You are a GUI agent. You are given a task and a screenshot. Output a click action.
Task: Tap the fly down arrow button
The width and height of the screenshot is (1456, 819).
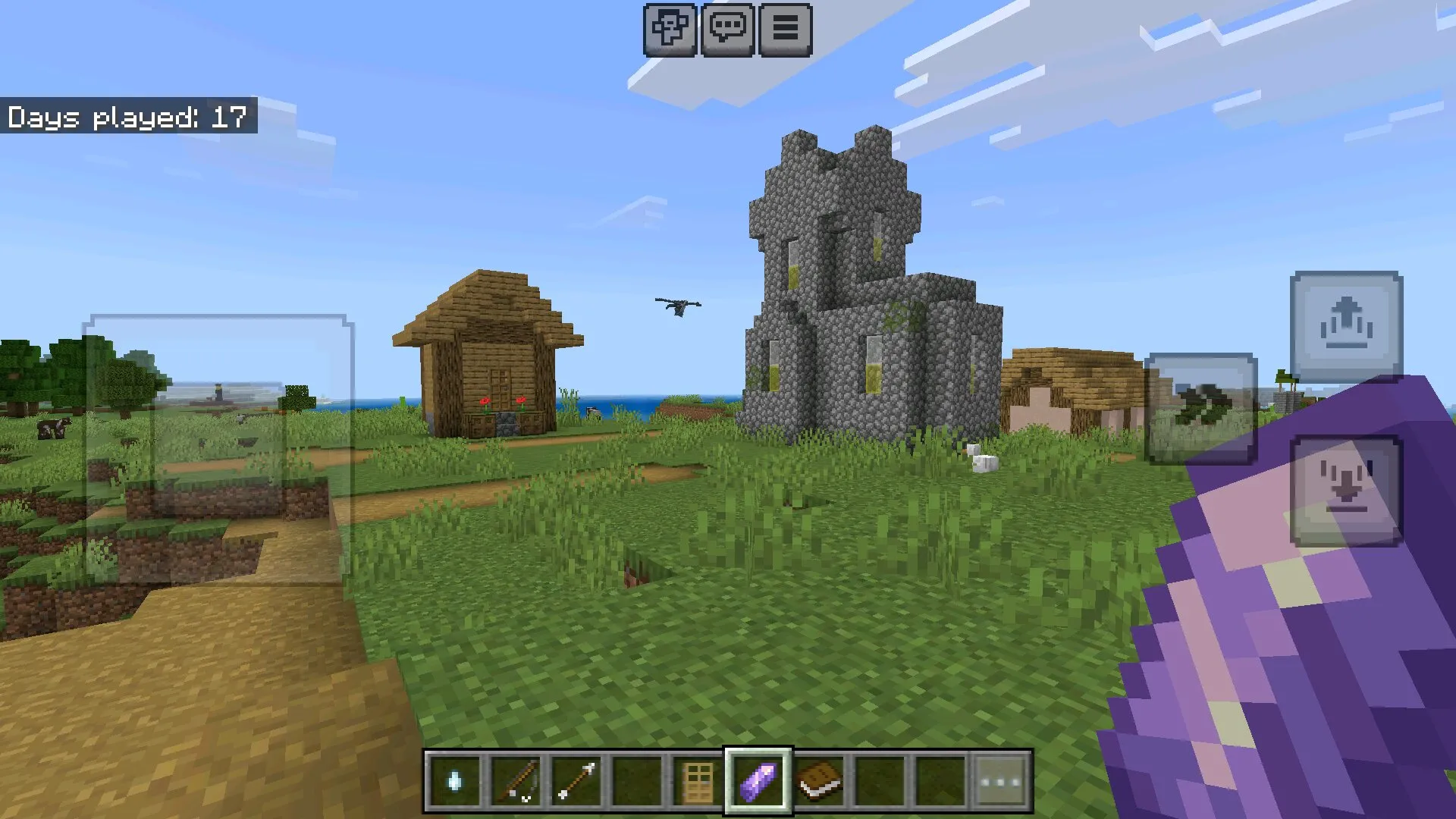coord(1346,491)
